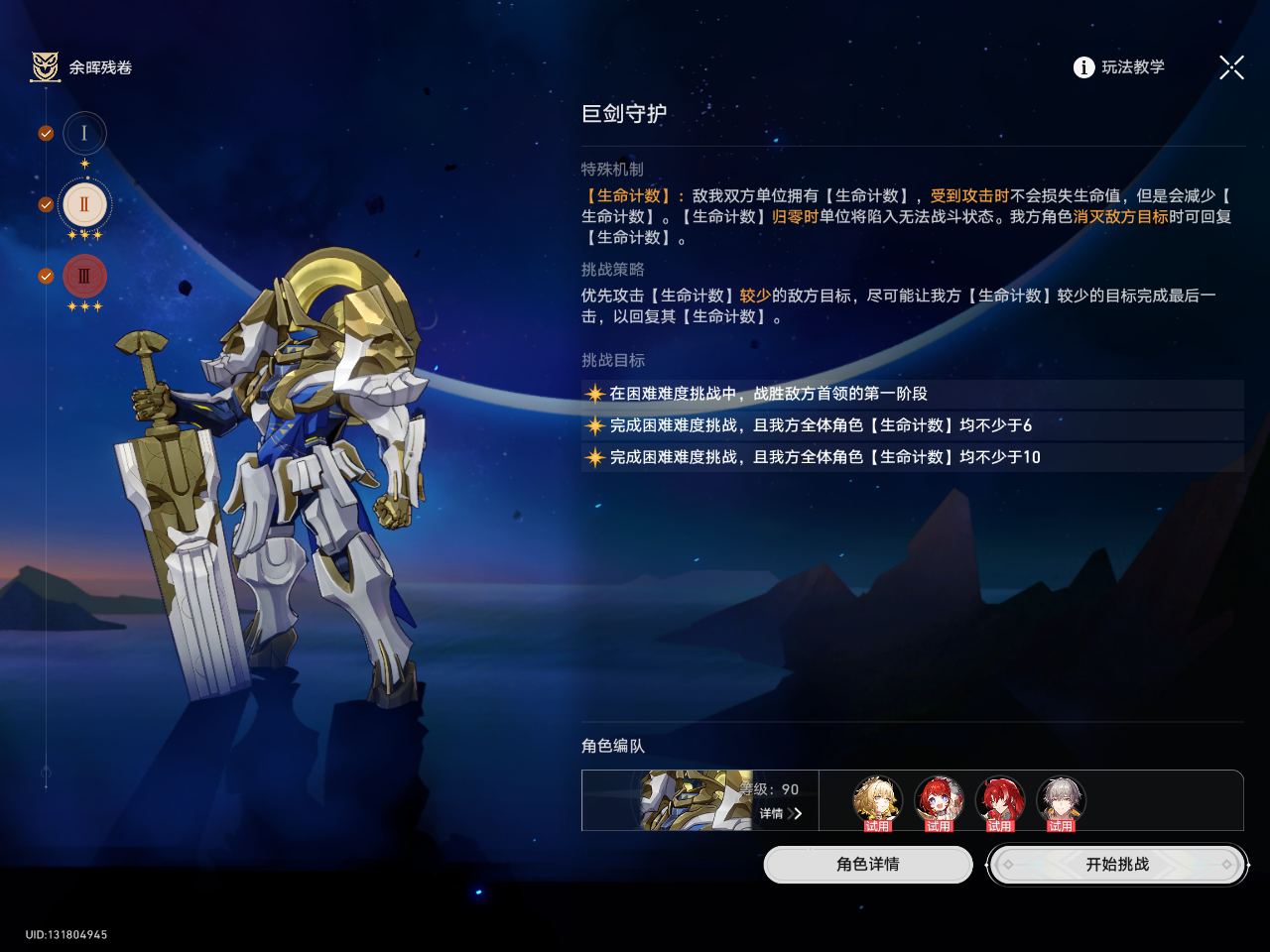This screenshot has height=952, width=1270.
Task: Click the 余晖残卷 owl emblem
Action: click(x=46, y=67)
